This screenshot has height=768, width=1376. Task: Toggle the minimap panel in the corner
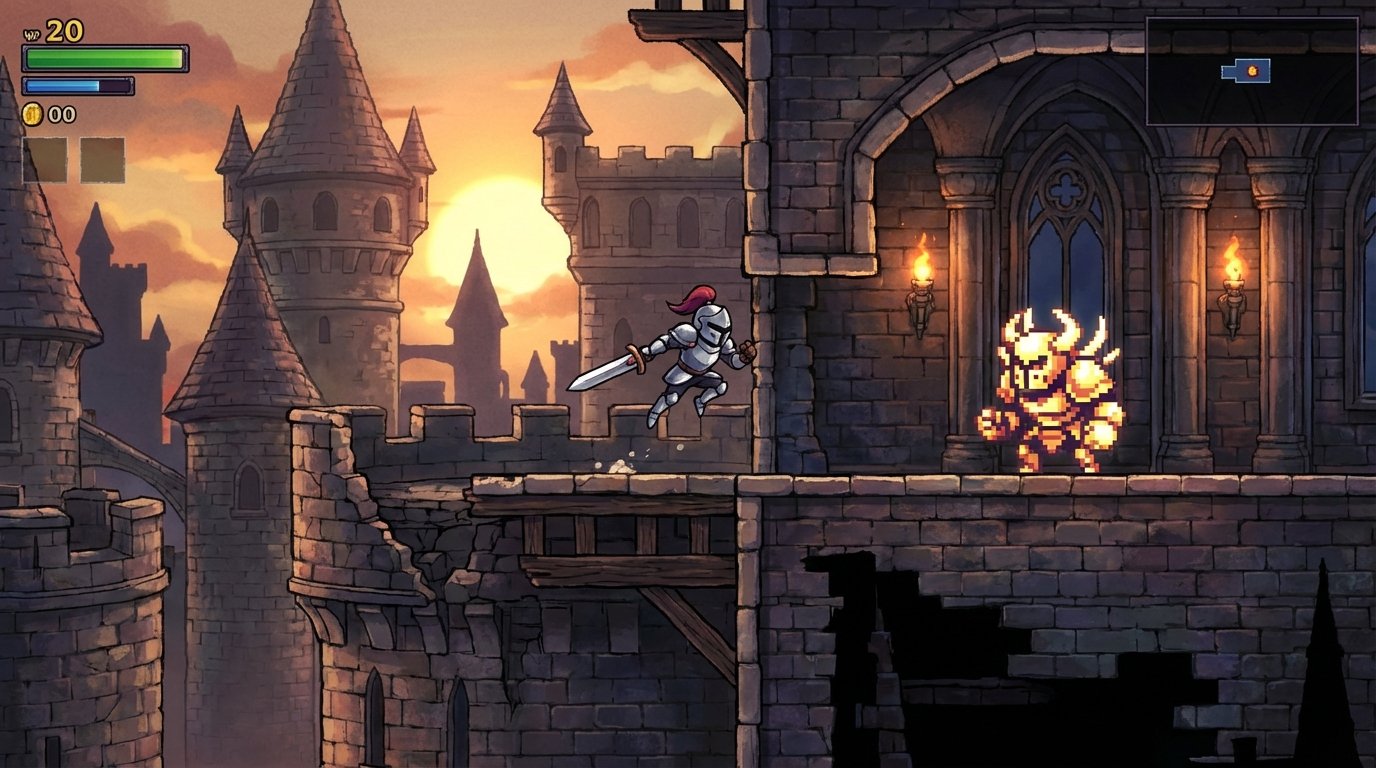tap(1252, 70)
